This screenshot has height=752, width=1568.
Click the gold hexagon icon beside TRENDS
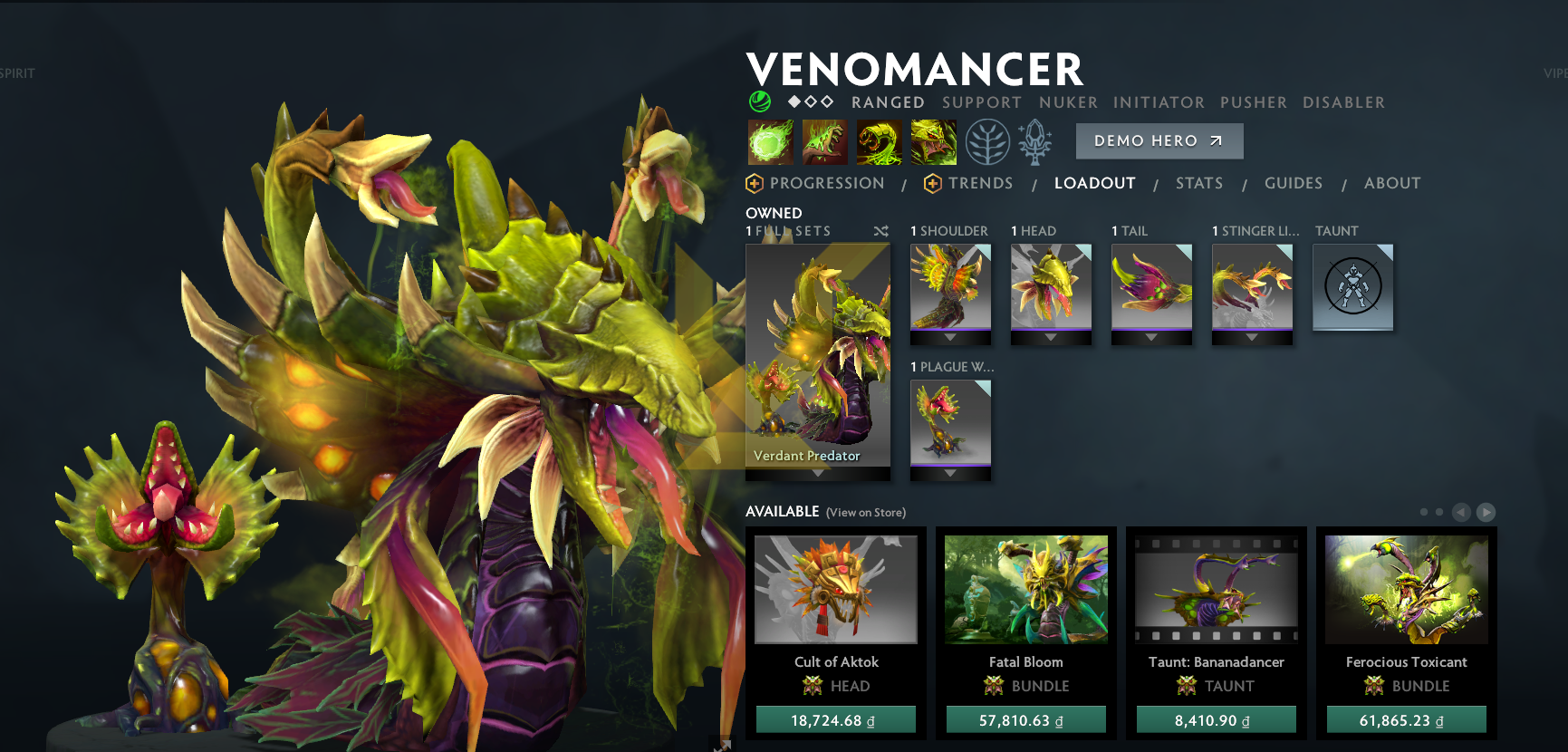pyautogui.click(x=932, y=183)
